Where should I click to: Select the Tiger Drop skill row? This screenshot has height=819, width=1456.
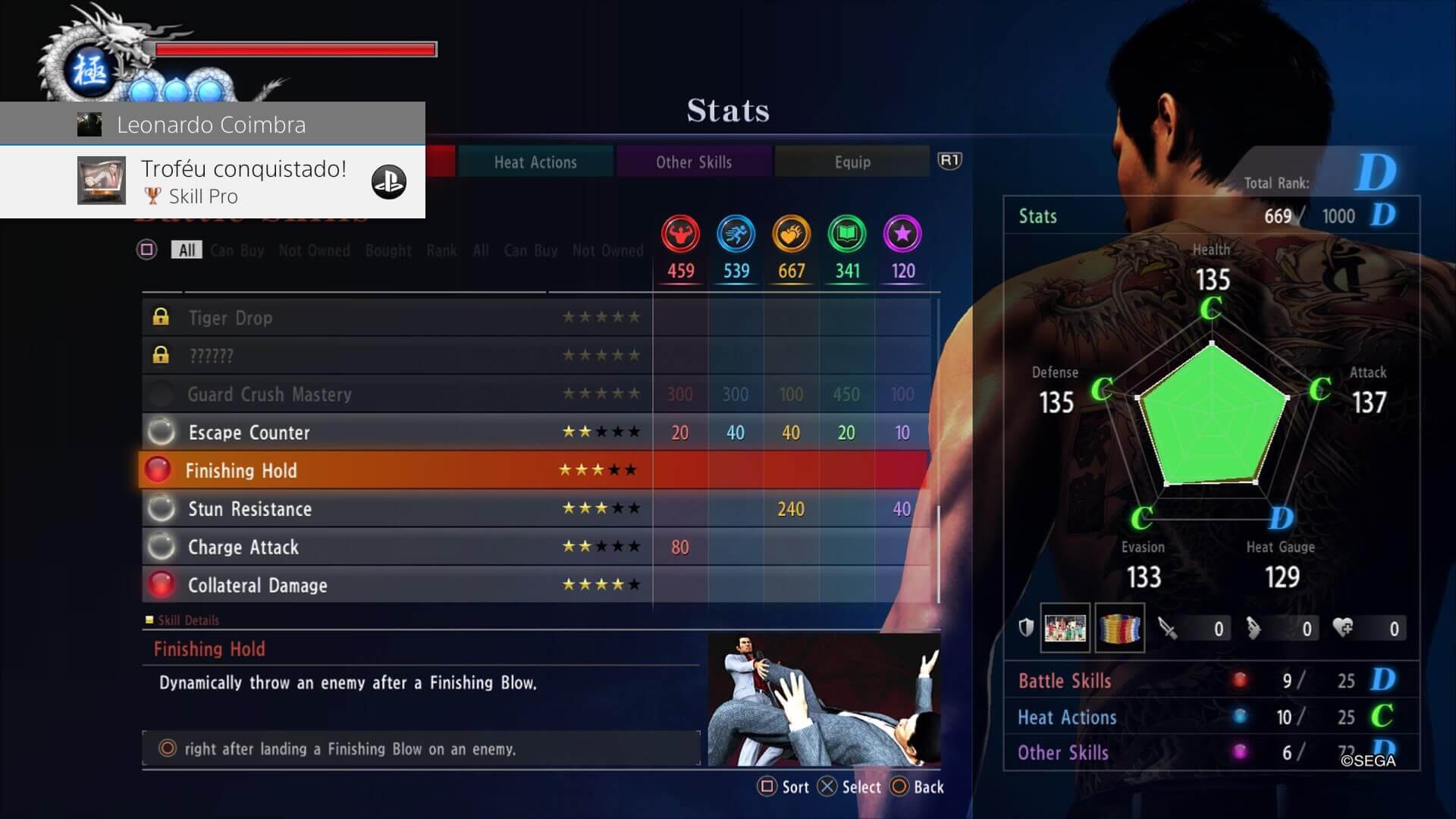tap(394, 318)
